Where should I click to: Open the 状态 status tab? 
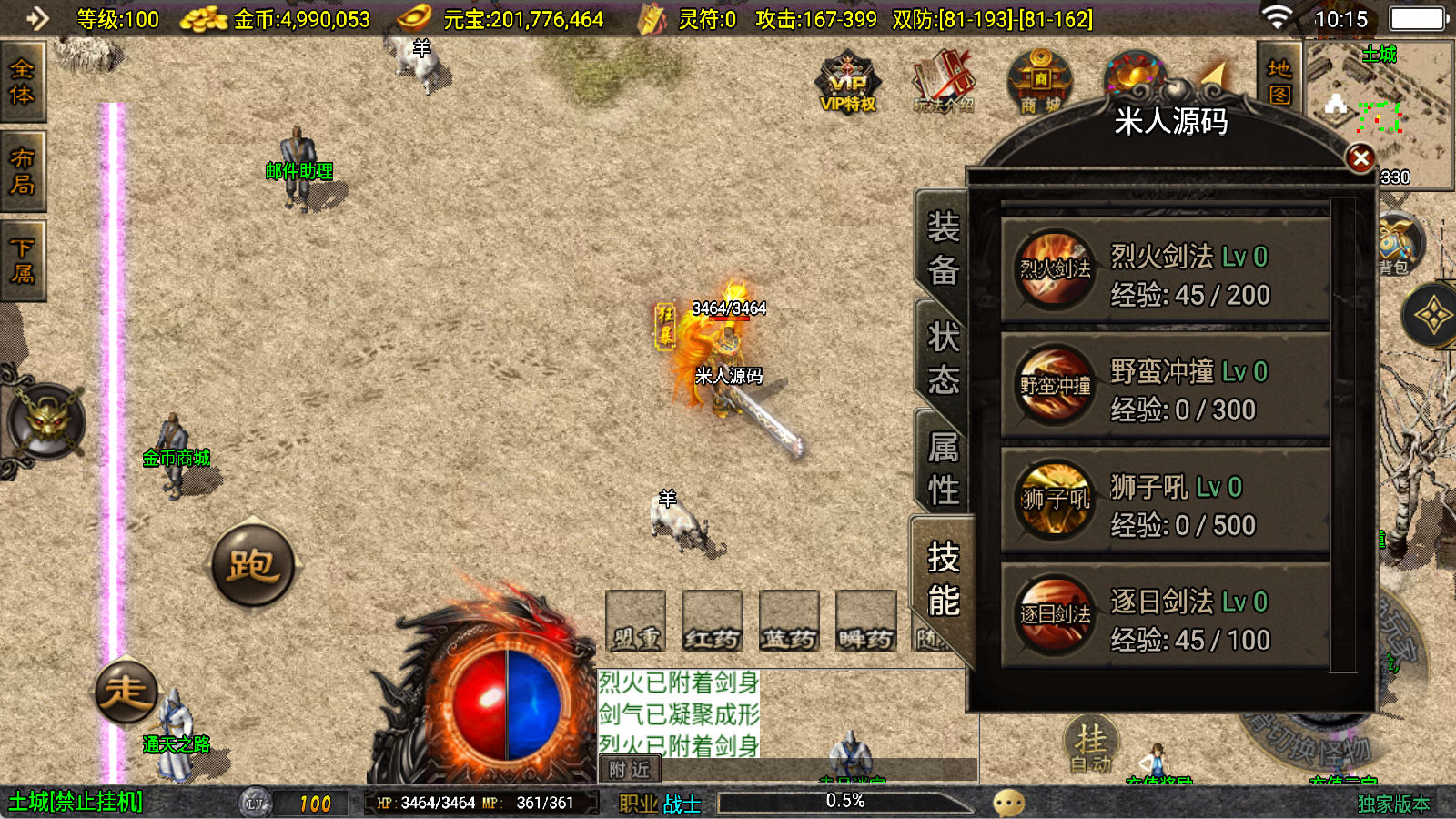click(943, 358)
